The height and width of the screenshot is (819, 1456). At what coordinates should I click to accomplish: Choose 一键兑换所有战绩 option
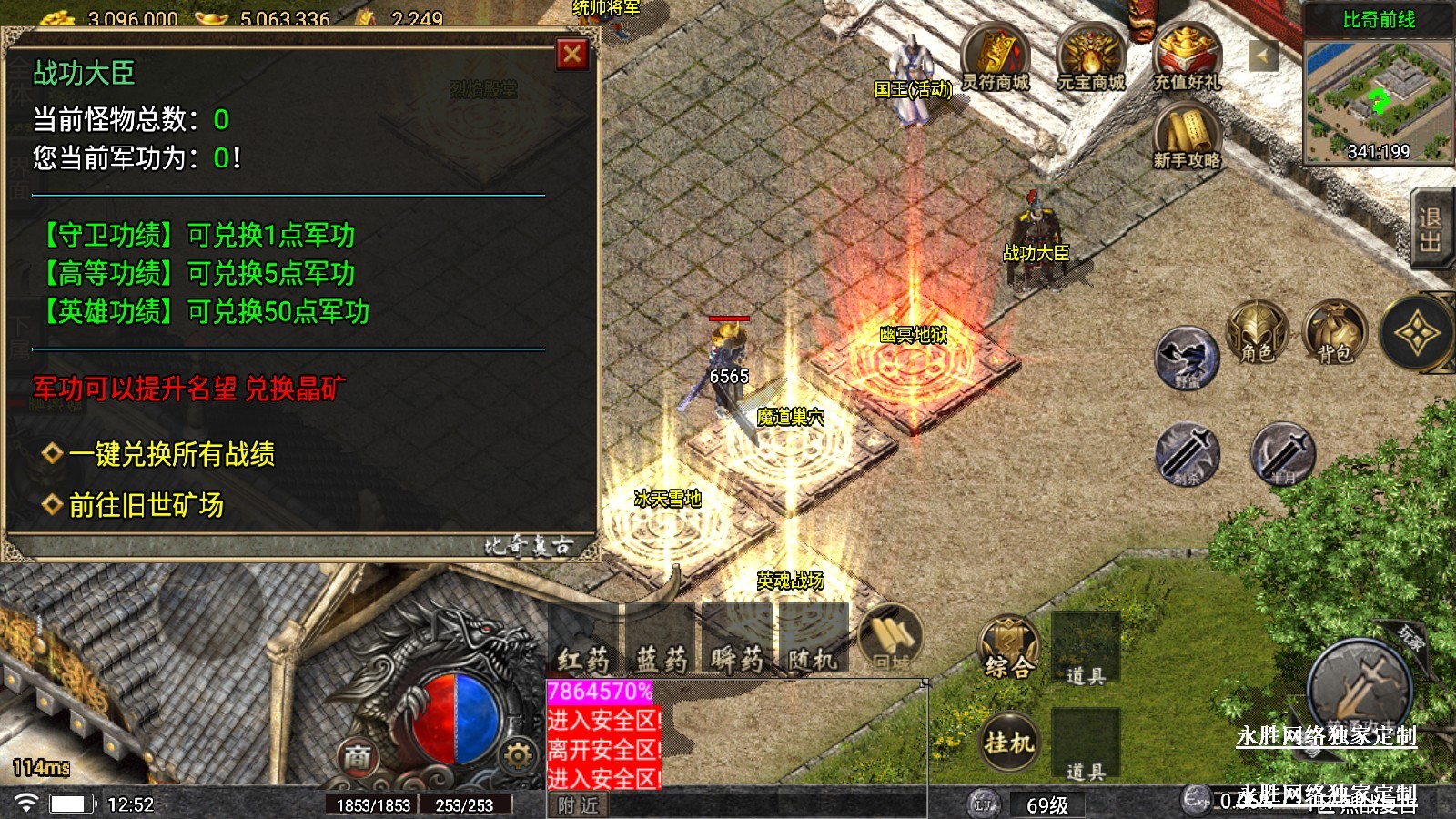[171, 454]
